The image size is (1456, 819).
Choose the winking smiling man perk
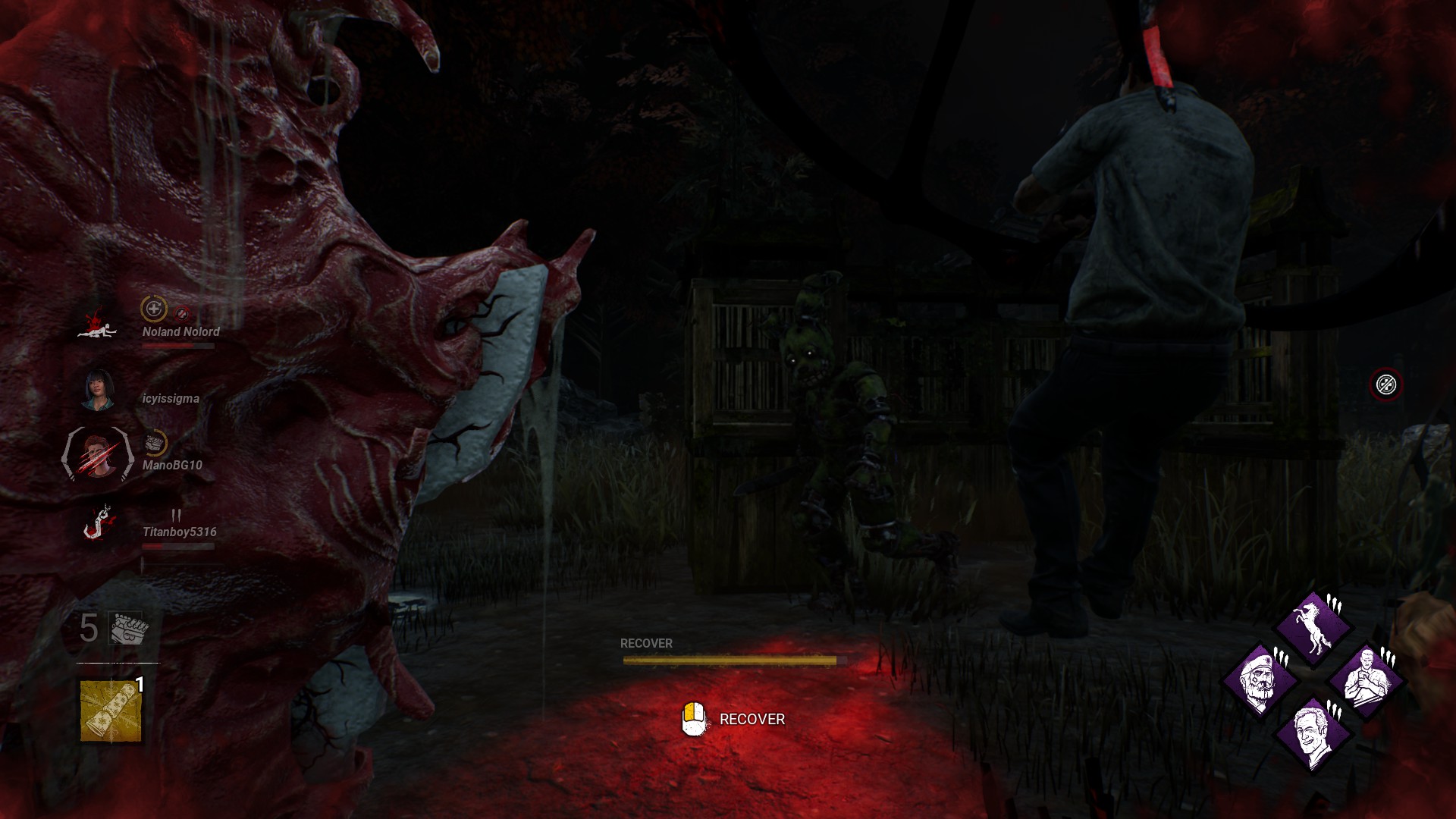pos(1313,733)
